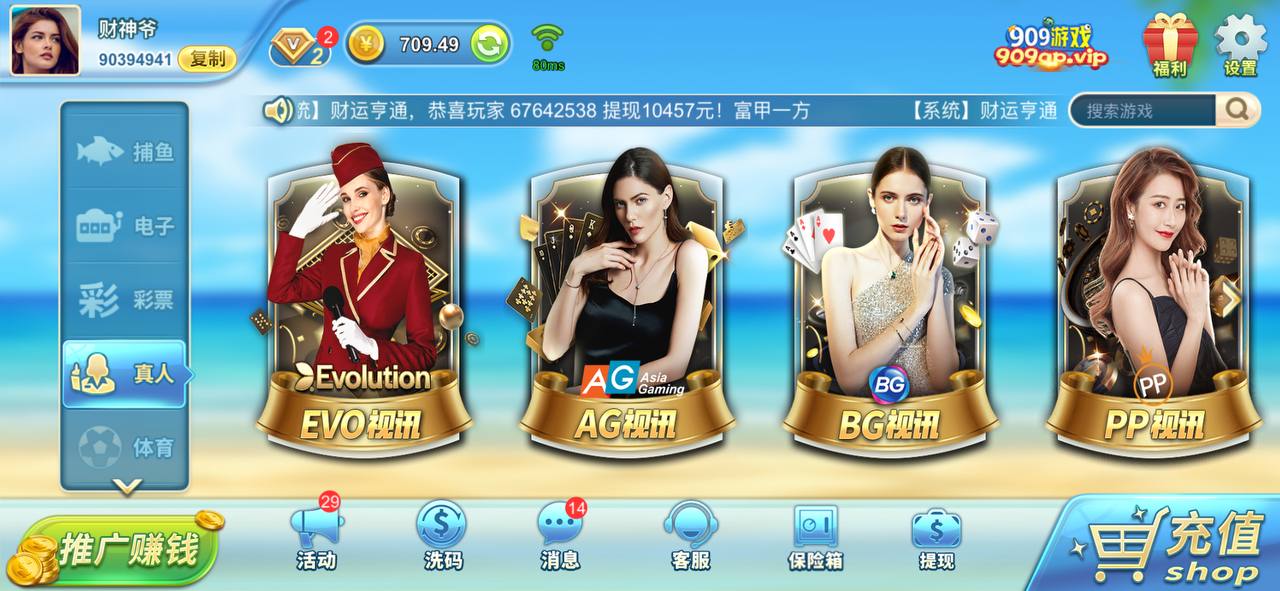Switch to the 电子 slots category
The image size is (1280, 591).
point(125,226)
